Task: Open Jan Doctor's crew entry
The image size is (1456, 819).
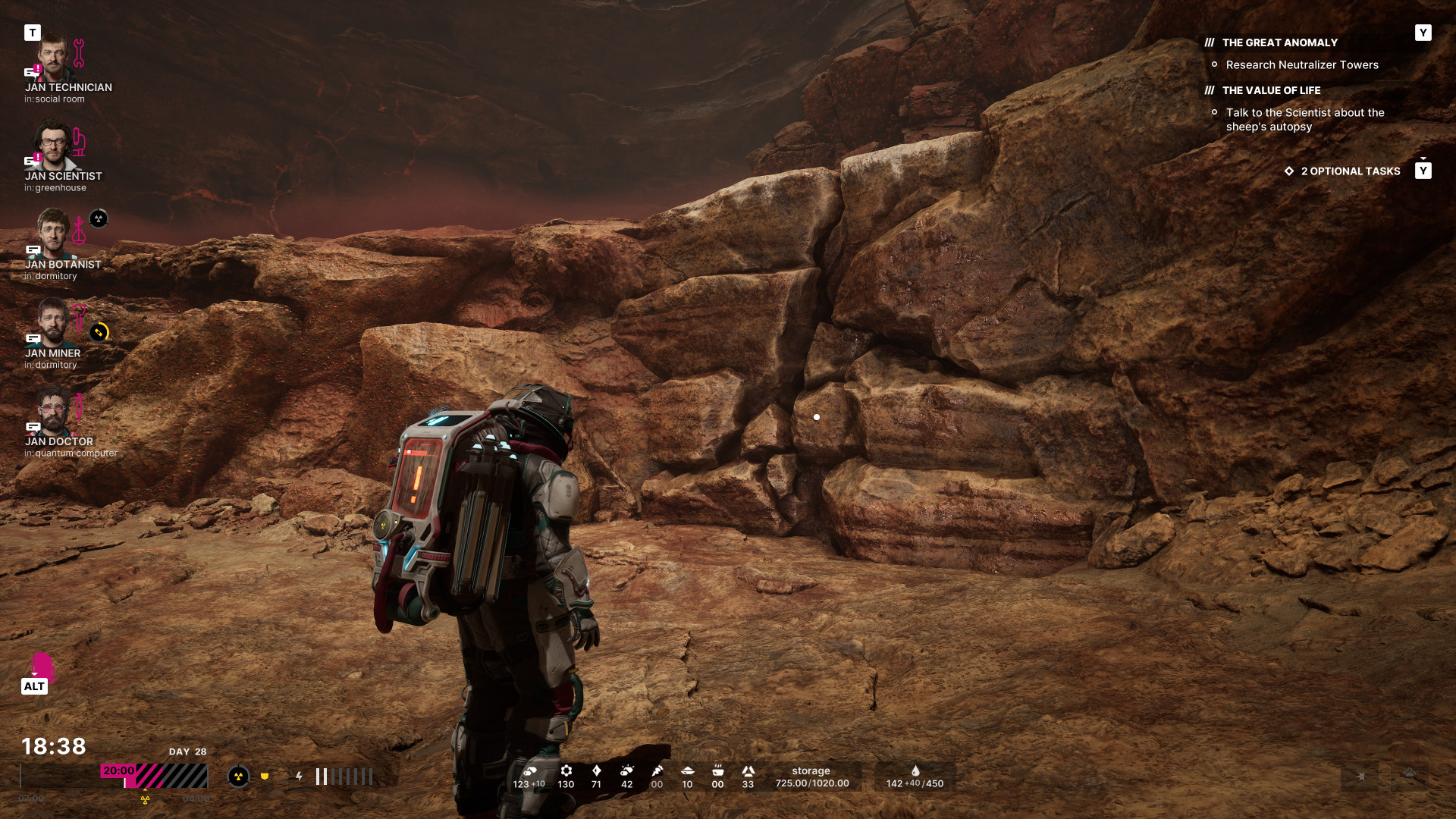Action: point(53,411)
